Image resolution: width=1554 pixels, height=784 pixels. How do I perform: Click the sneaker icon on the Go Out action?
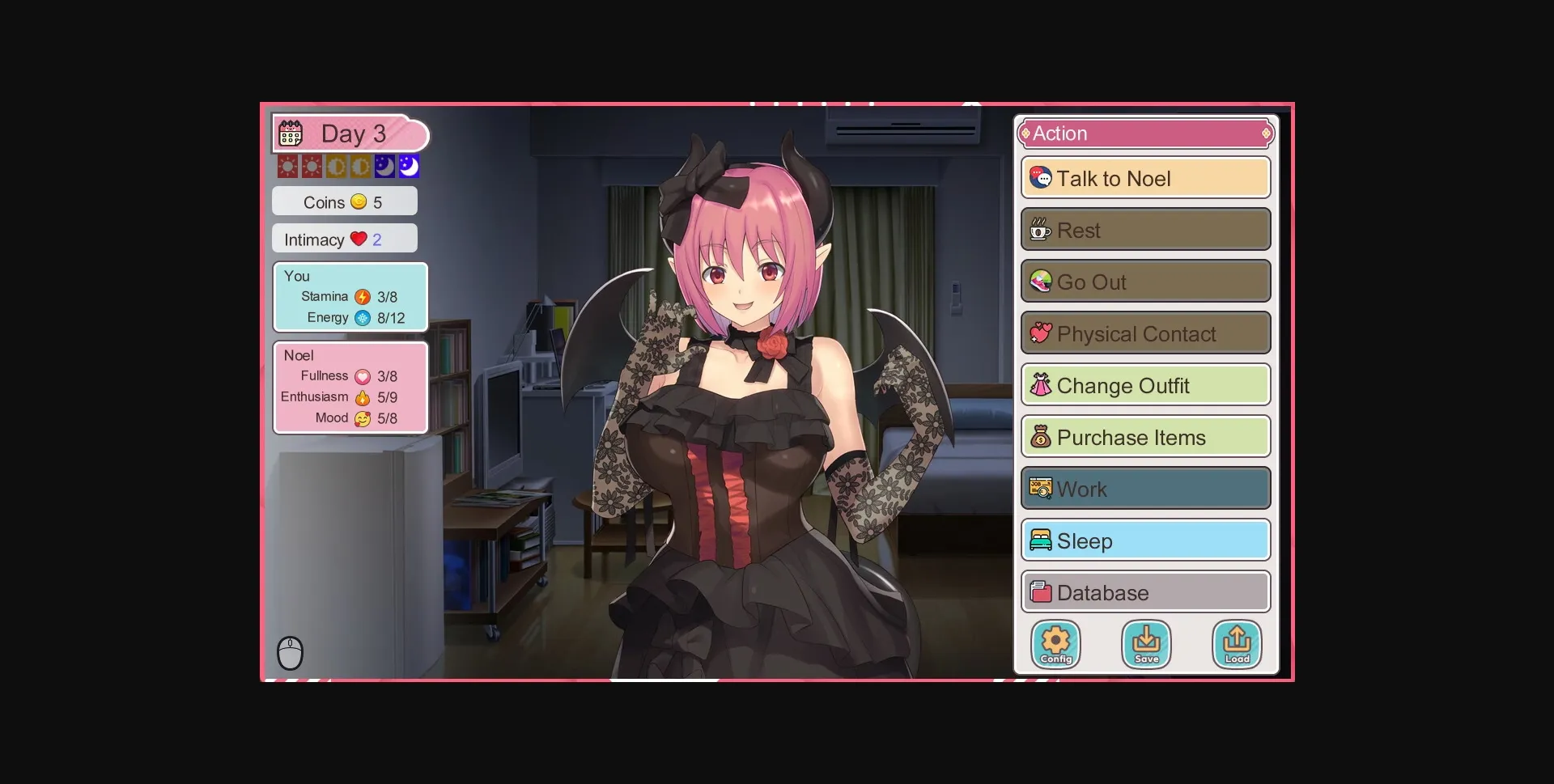(x=1042, y=282)
